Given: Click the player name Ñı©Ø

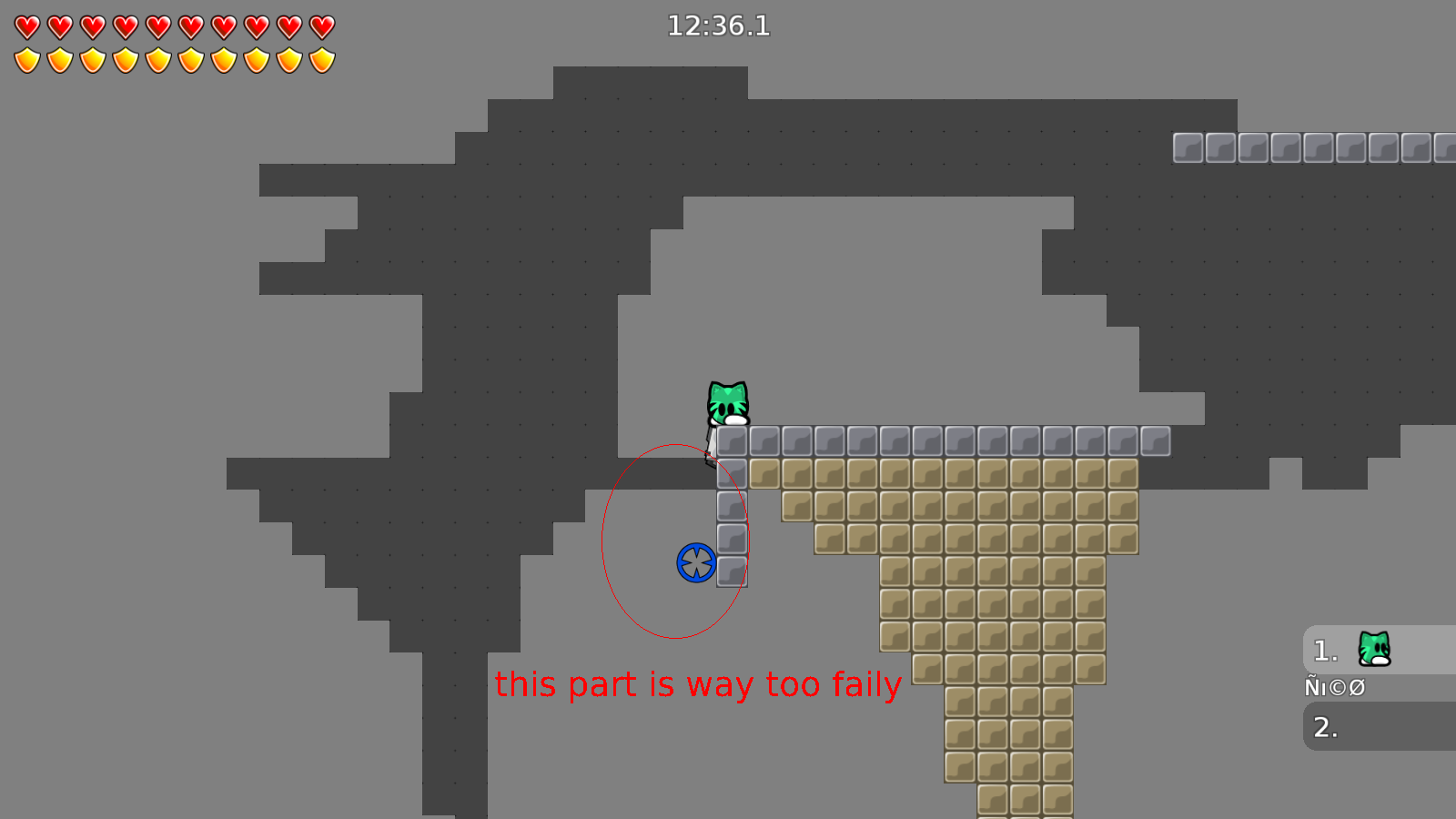Looking at the screenshot, I should coord(1333,687).
